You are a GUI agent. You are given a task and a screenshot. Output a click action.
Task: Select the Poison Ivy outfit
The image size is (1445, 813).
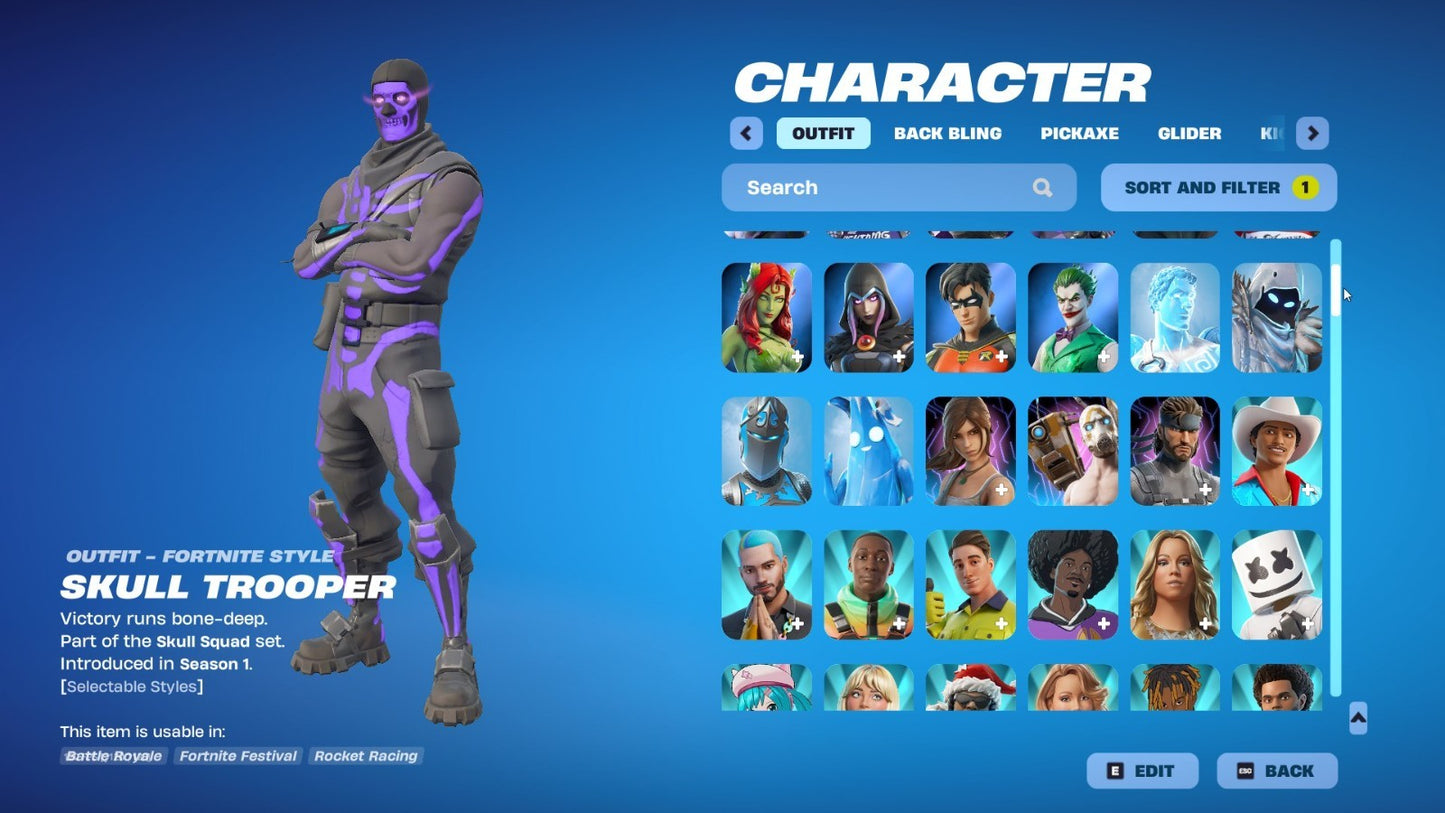pyautogui.click(x=766, y=317)
